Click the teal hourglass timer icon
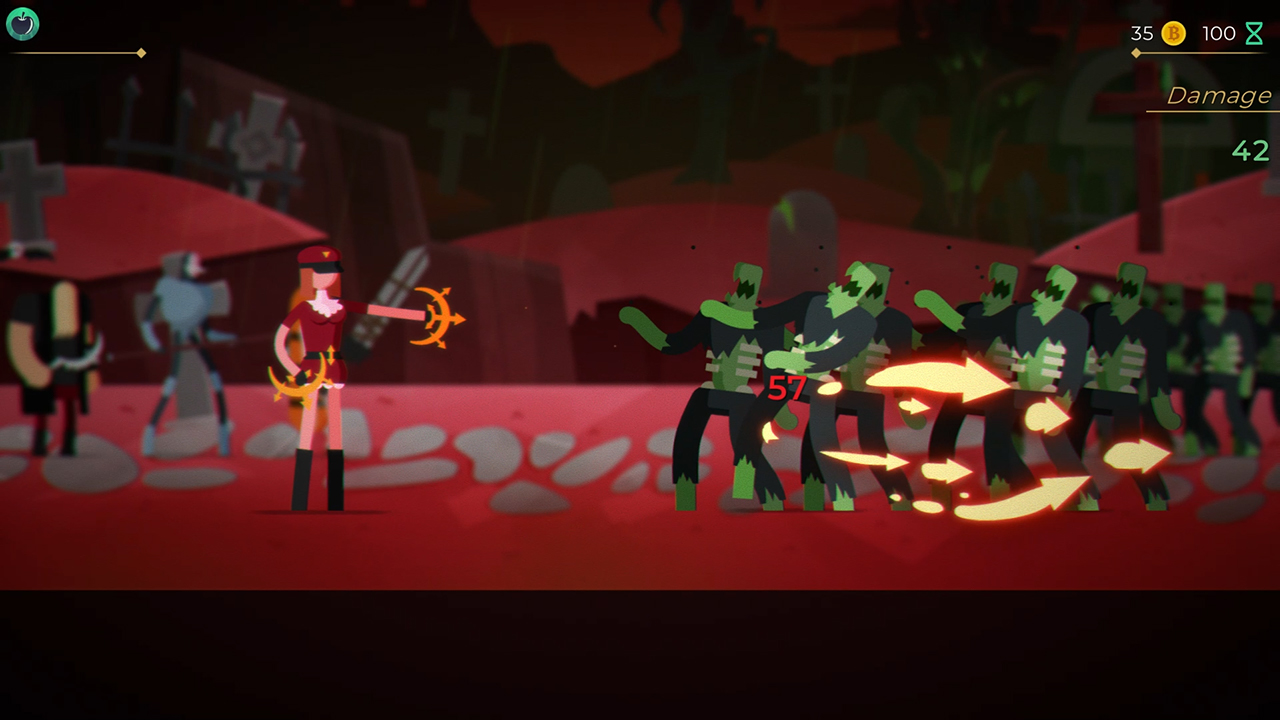This screenshot has width=1280, height=720. point(1253,33)
